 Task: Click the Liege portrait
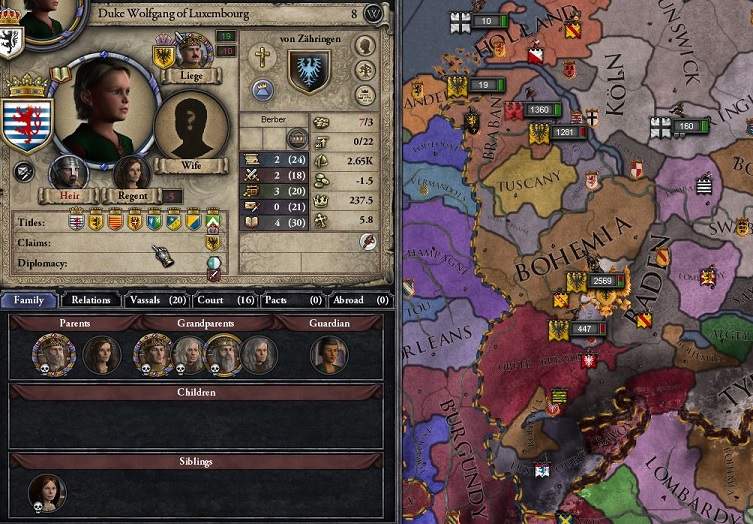tap(194, 50)
